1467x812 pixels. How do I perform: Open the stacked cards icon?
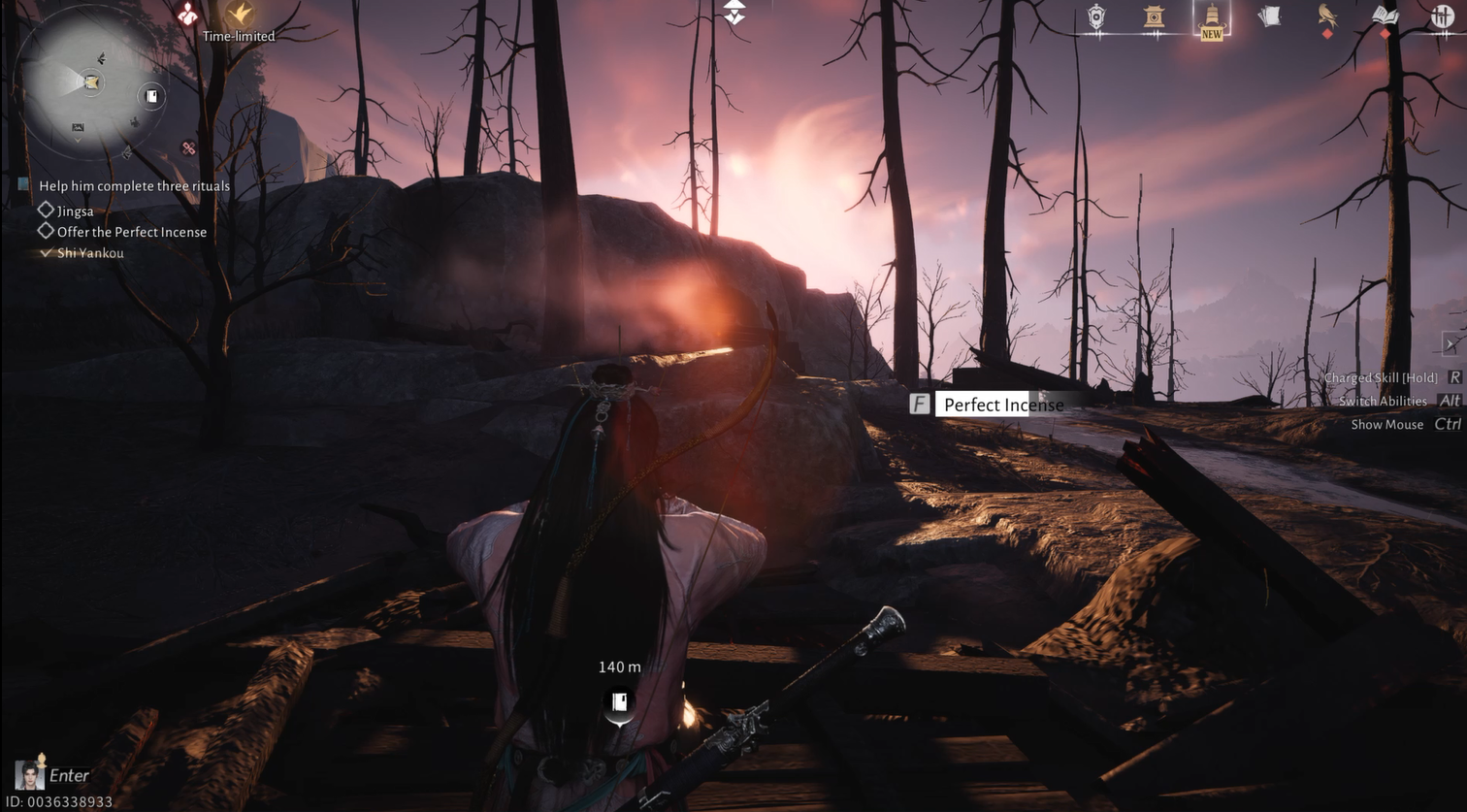click(x=1269, y=16)
